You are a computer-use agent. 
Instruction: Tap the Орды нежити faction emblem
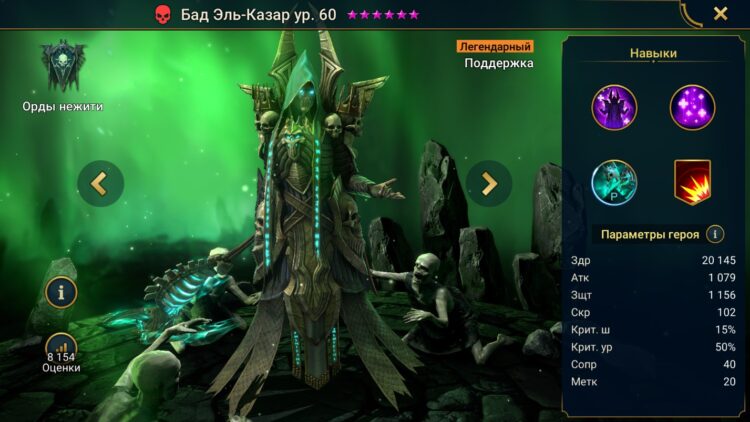tap(63, 68)
